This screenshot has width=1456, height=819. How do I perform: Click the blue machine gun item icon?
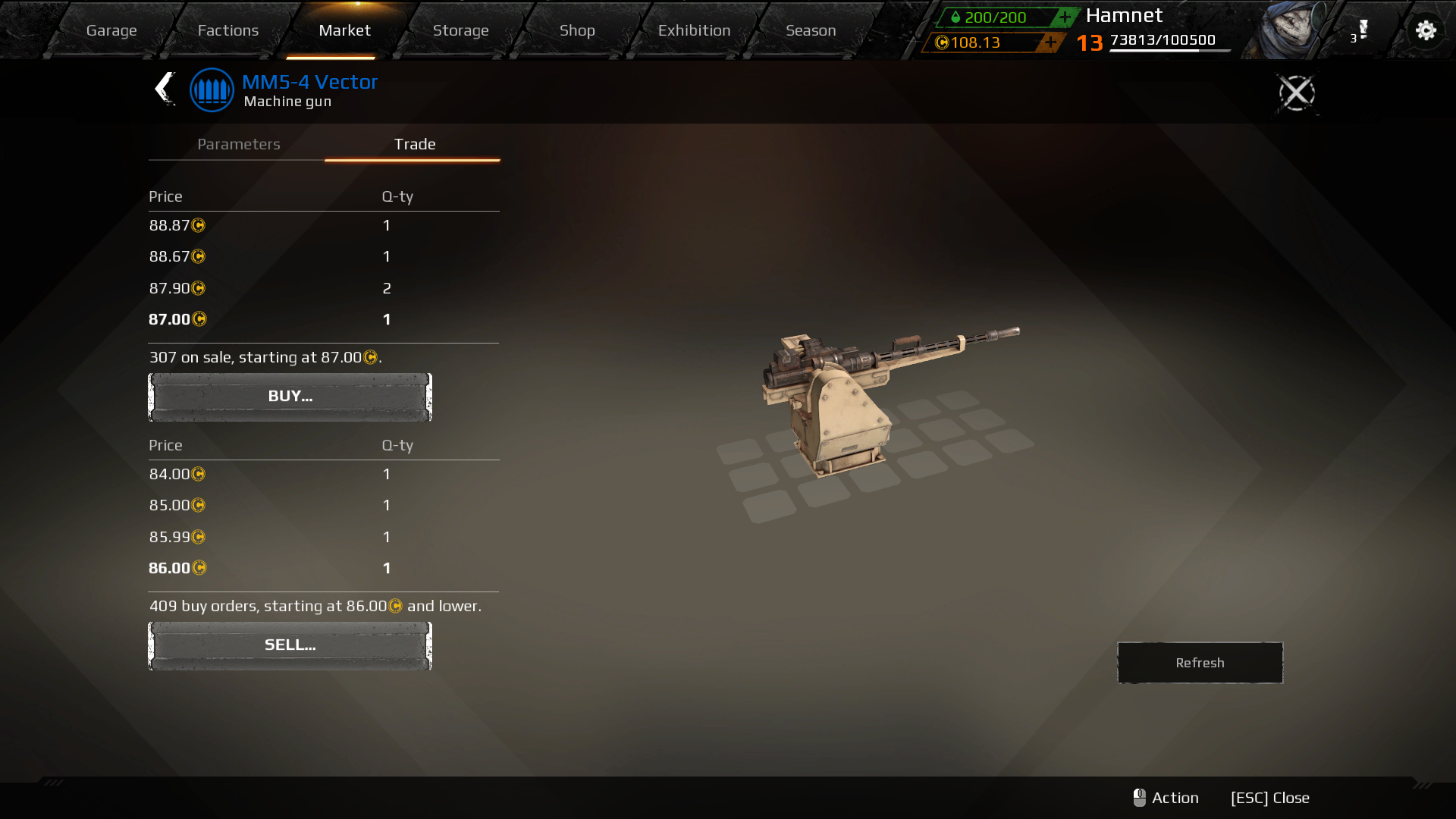click(x=212, y=89)
